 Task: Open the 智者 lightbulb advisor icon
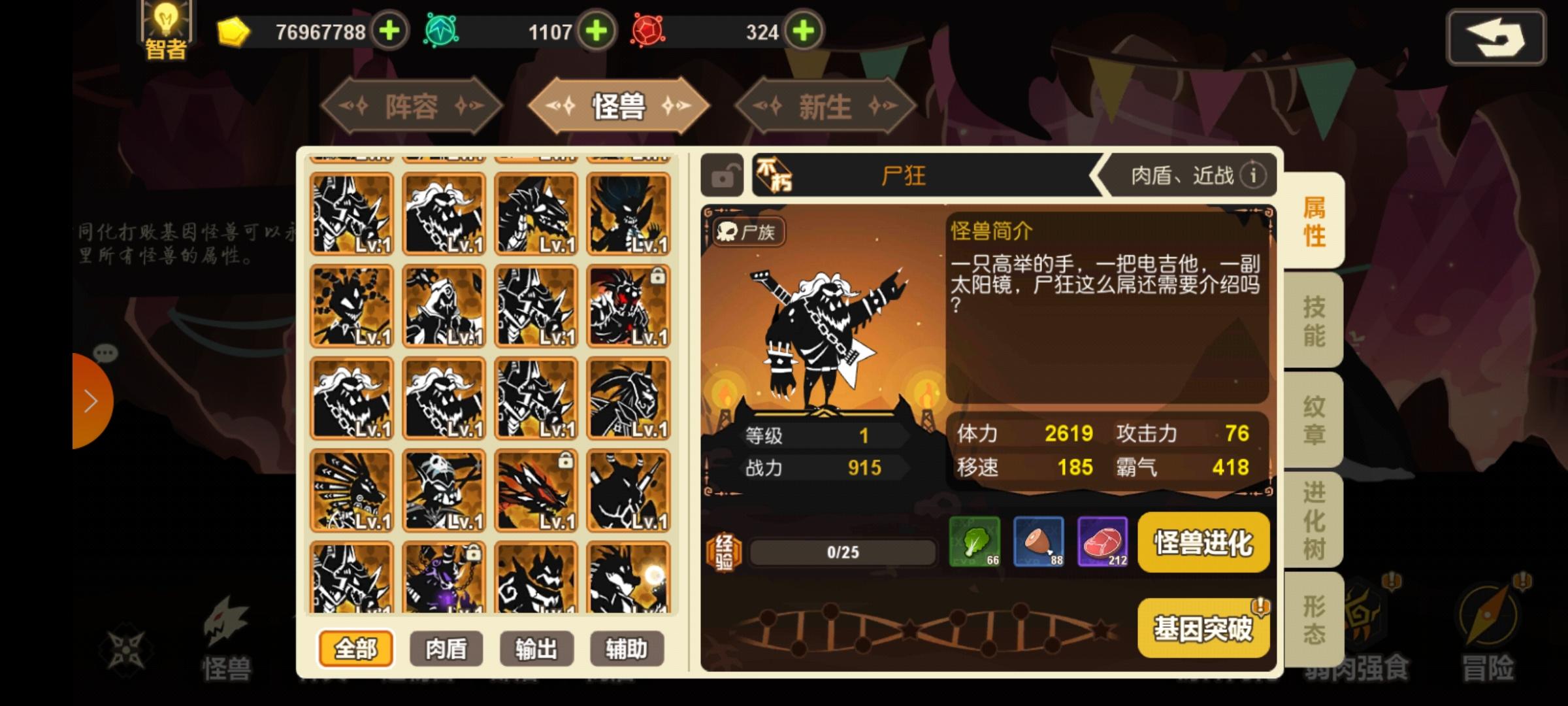click(165, 27)
